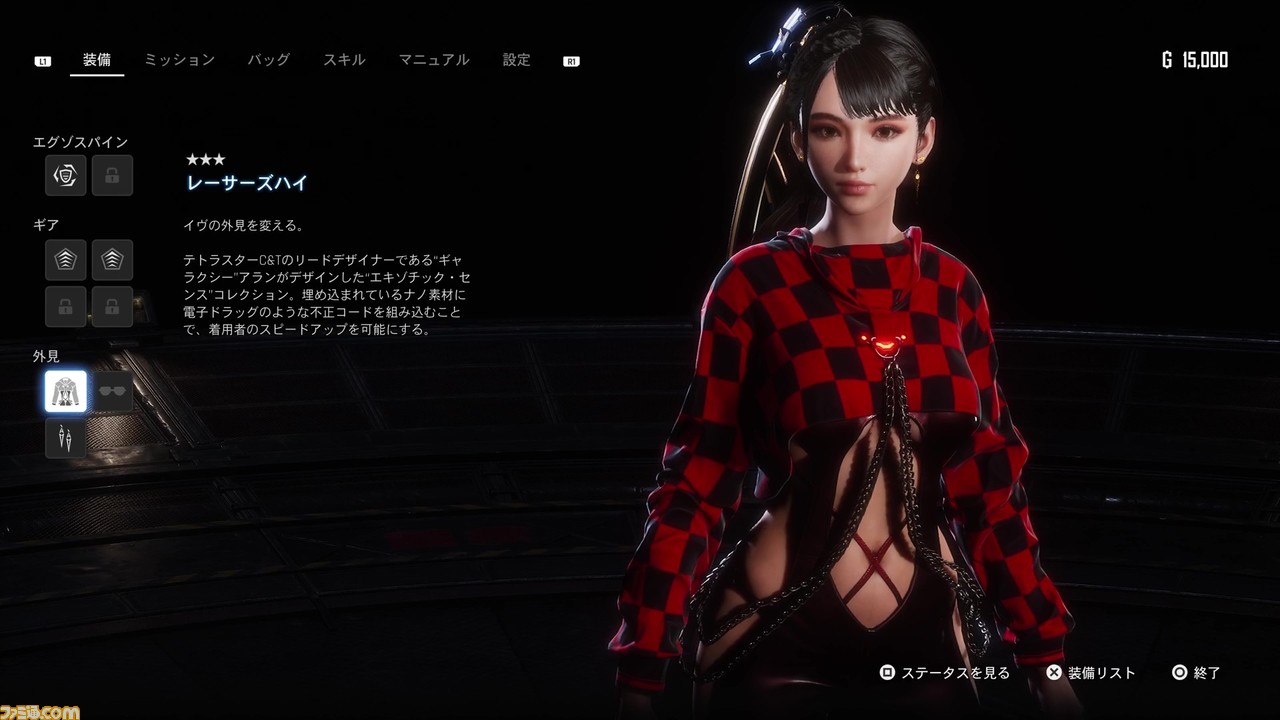The height and width of the screenshot is (720, 1280).
Task: Pick the earrings appearance slot
Action: click(x=66, y=438)
